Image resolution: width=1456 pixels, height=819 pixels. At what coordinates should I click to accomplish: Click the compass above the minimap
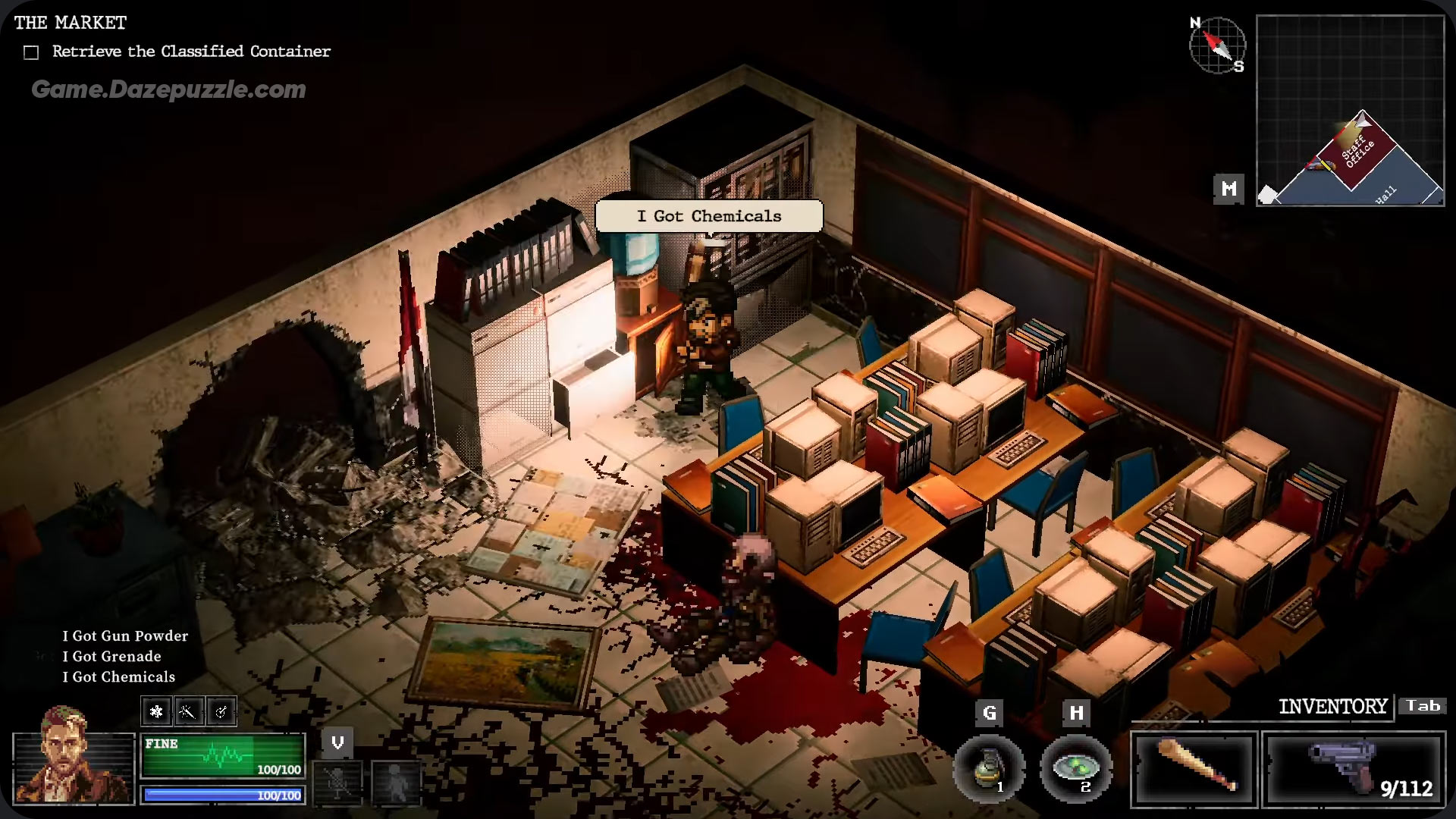tap(1217, 45)
